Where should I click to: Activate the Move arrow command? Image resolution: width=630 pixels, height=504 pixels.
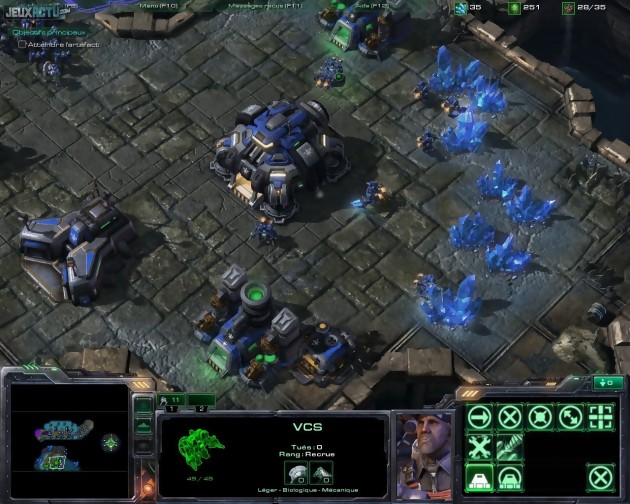coord(479,417)
